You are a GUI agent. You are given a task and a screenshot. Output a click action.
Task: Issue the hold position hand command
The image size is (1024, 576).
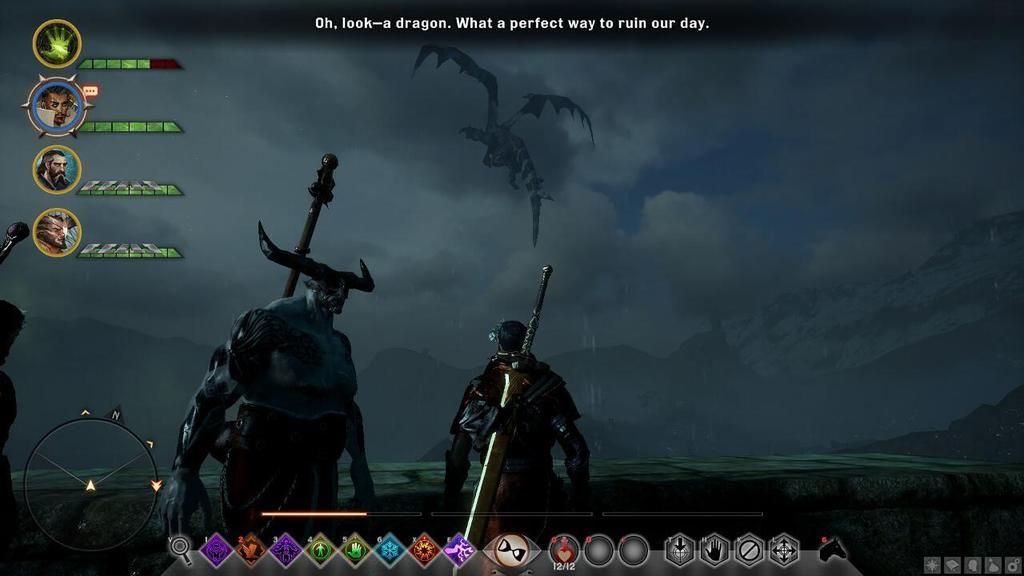(x=714, y=550)
